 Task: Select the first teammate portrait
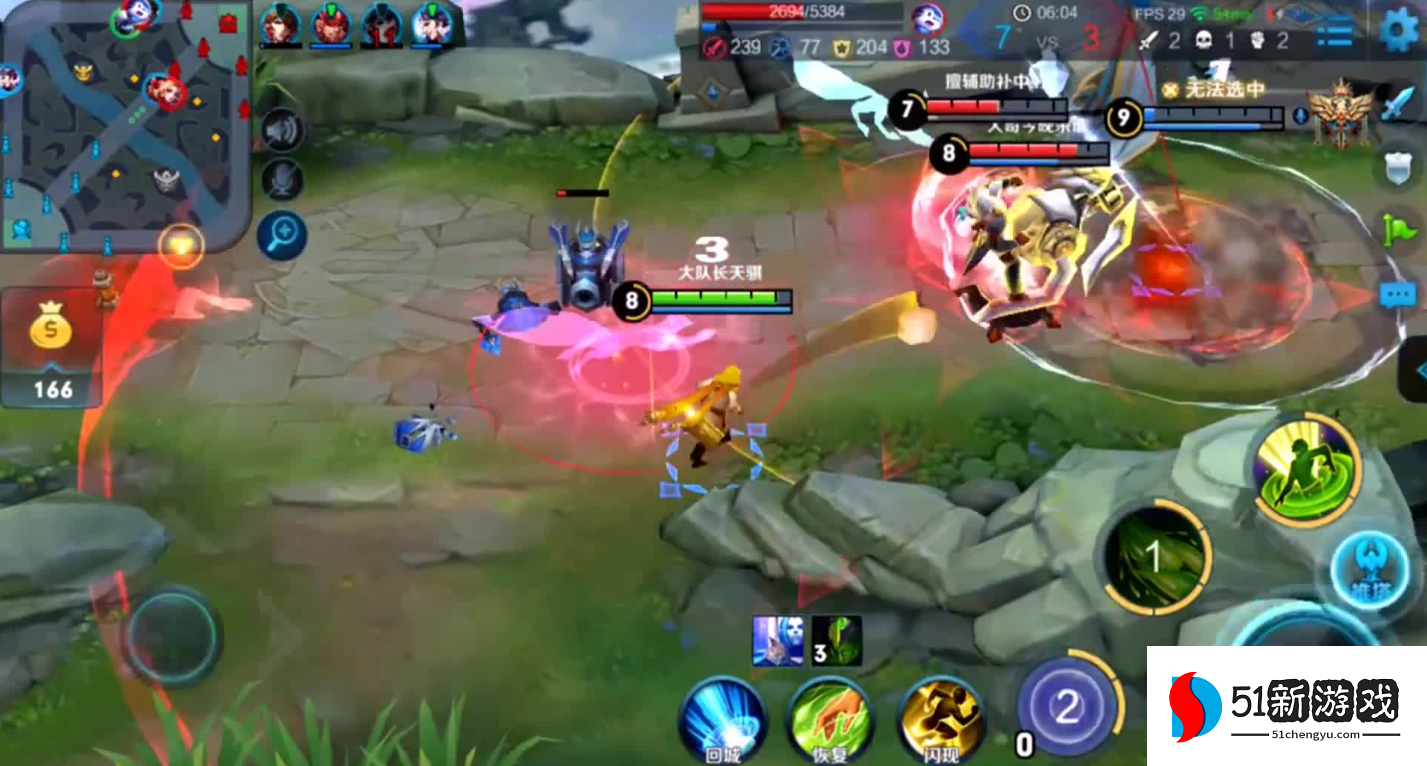coord(281,24)
